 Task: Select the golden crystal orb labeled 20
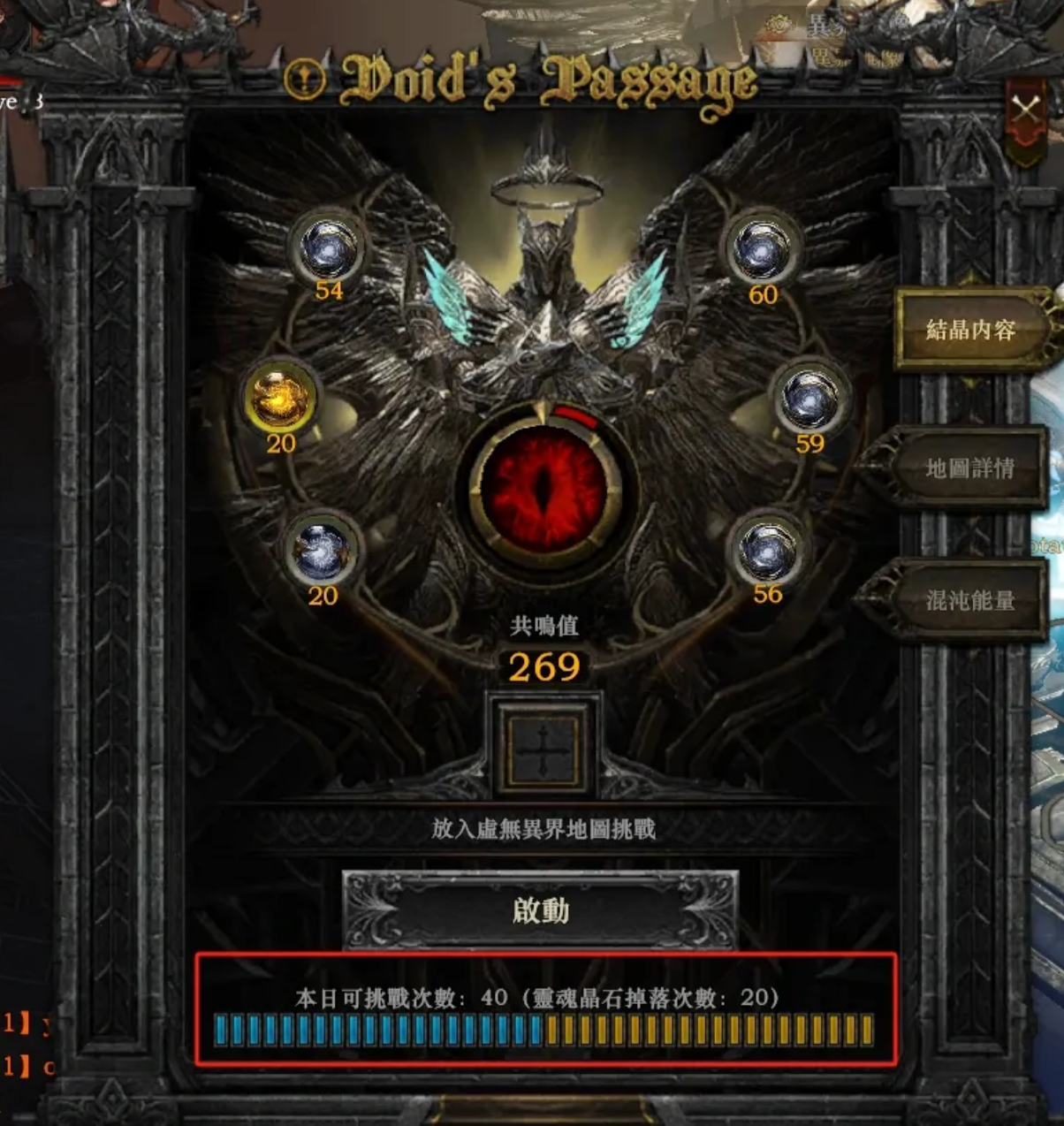280,398
